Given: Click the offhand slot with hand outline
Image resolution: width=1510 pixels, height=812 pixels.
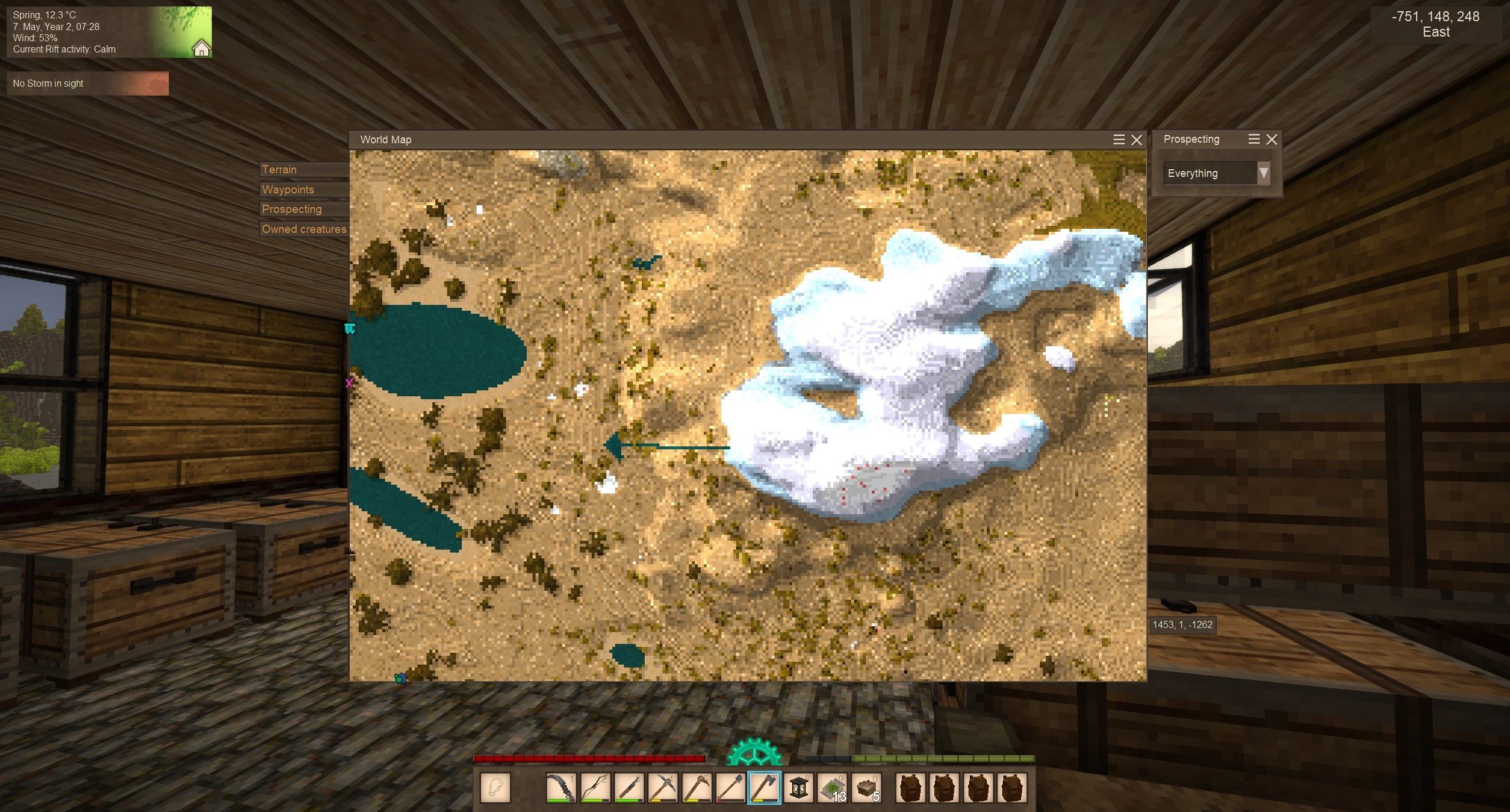Looking at the screenshot, I should [495, 788].
